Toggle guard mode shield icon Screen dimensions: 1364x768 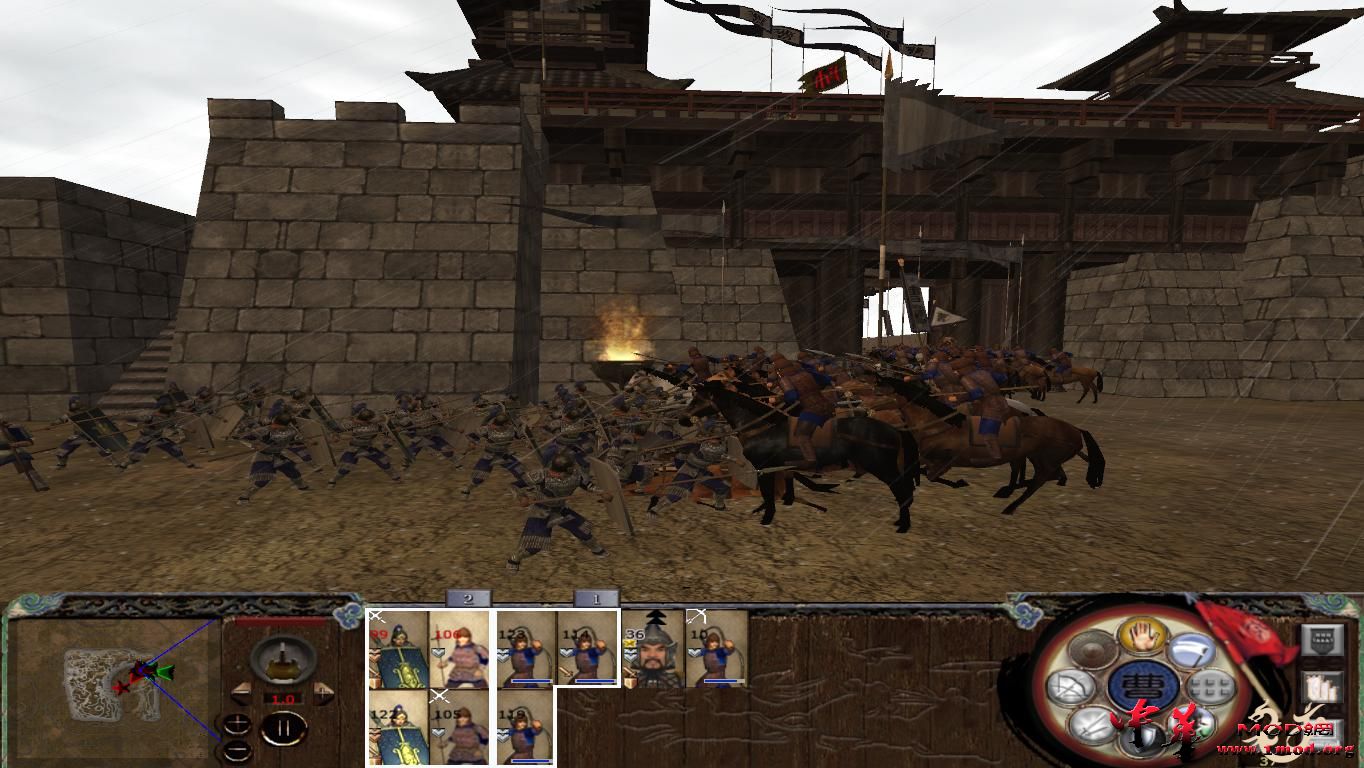pyautogui.click(x=1143, y=737)
